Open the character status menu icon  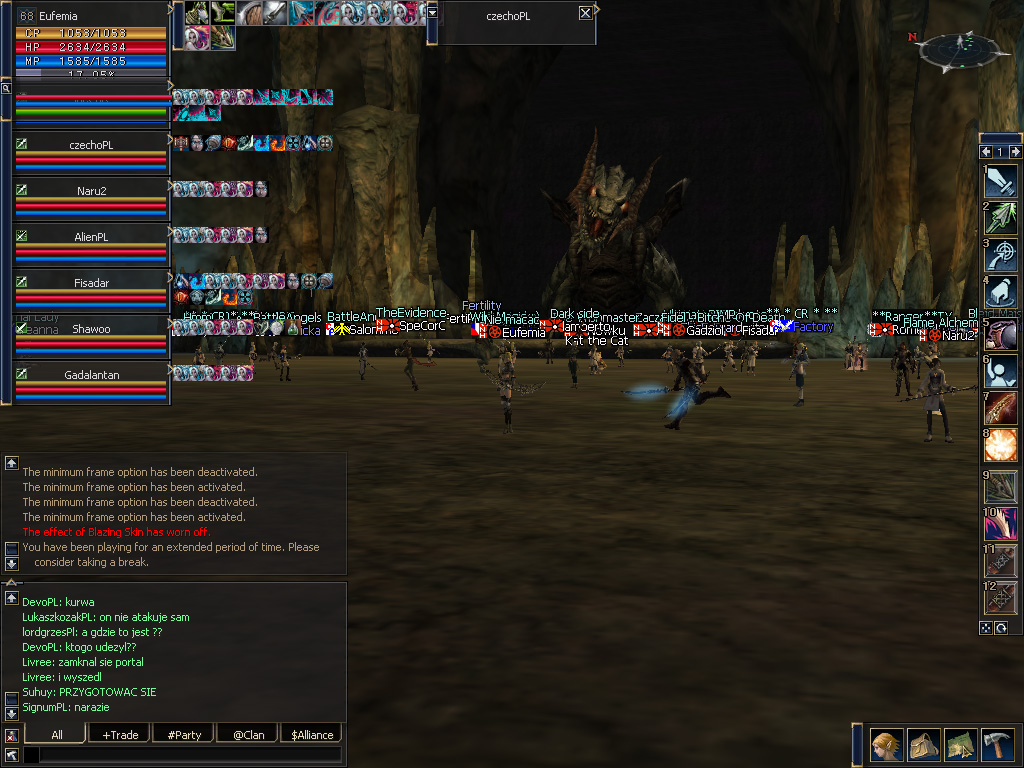point(886,745)
